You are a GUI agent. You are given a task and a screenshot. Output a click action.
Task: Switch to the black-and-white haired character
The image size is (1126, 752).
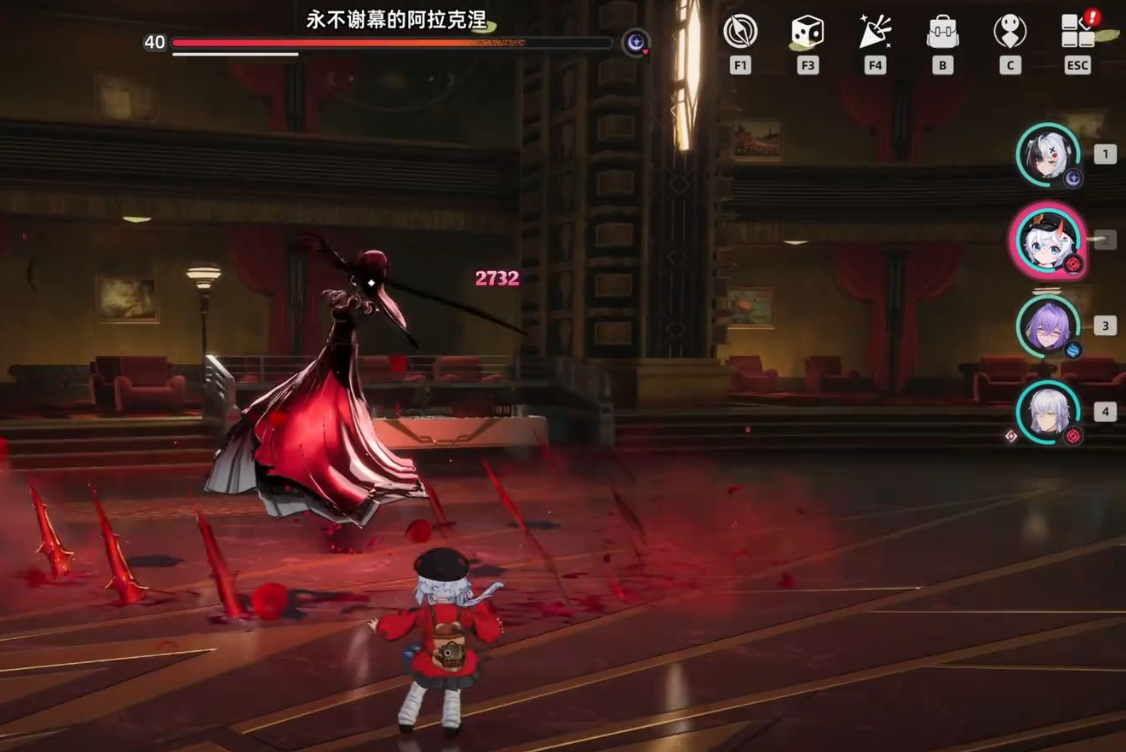click(1047, 155)
